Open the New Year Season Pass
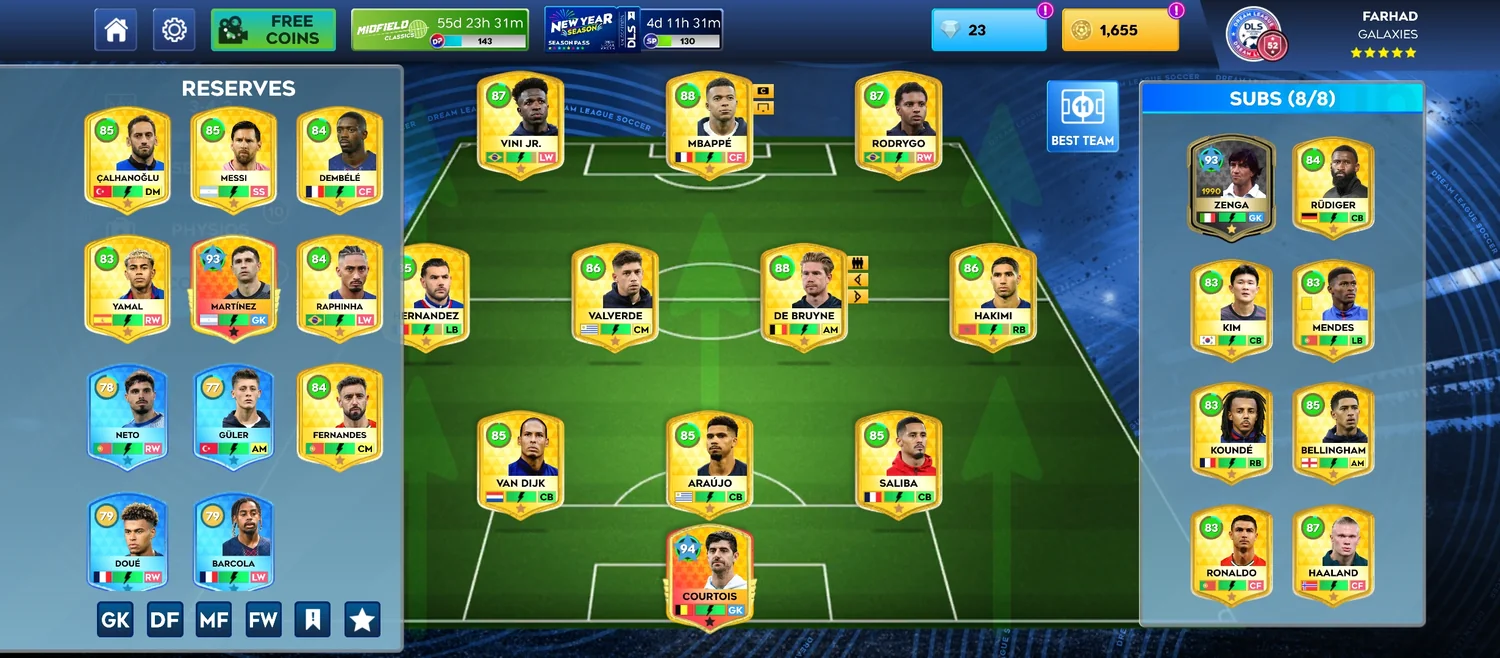1500x658 pixels. tap(633, 30)
